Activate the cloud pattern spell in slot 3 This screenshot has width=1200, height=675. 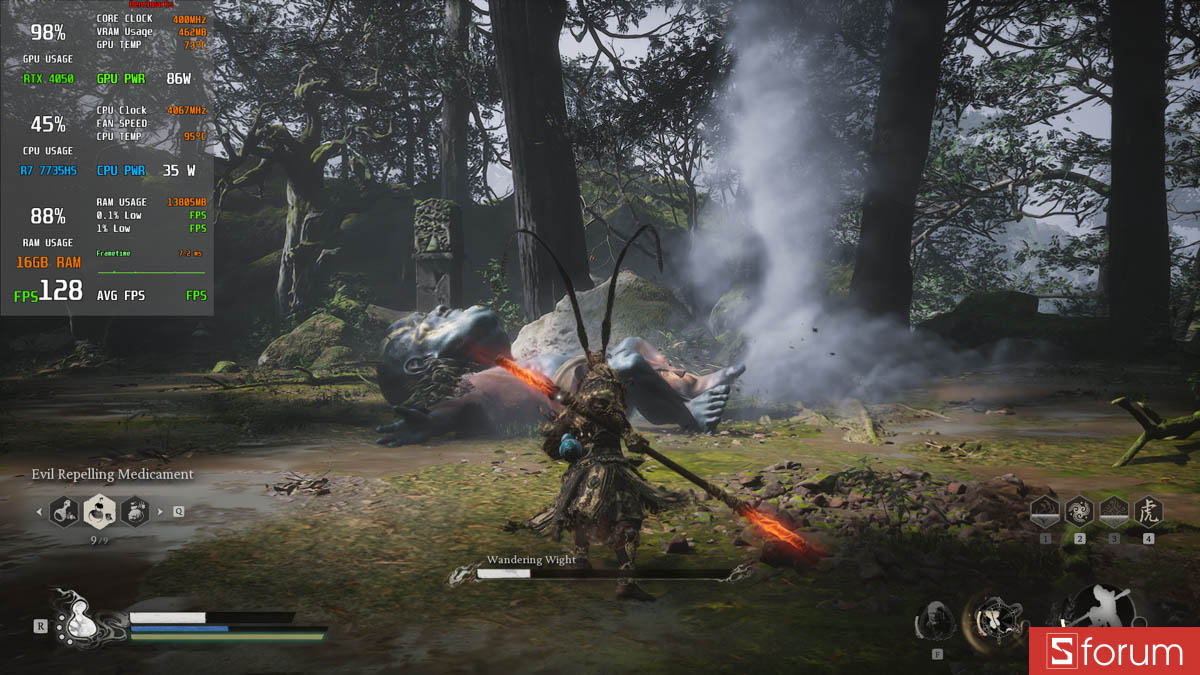(1114, 512)
